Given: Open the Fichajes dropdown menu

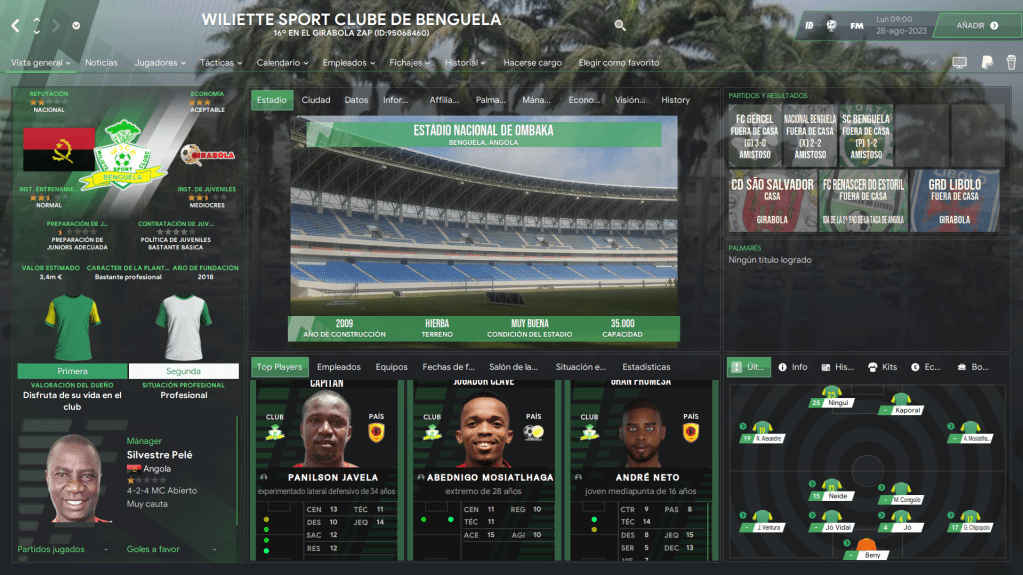Looking at the screenshot, I should pyautogui.click(x=410, y=63).
